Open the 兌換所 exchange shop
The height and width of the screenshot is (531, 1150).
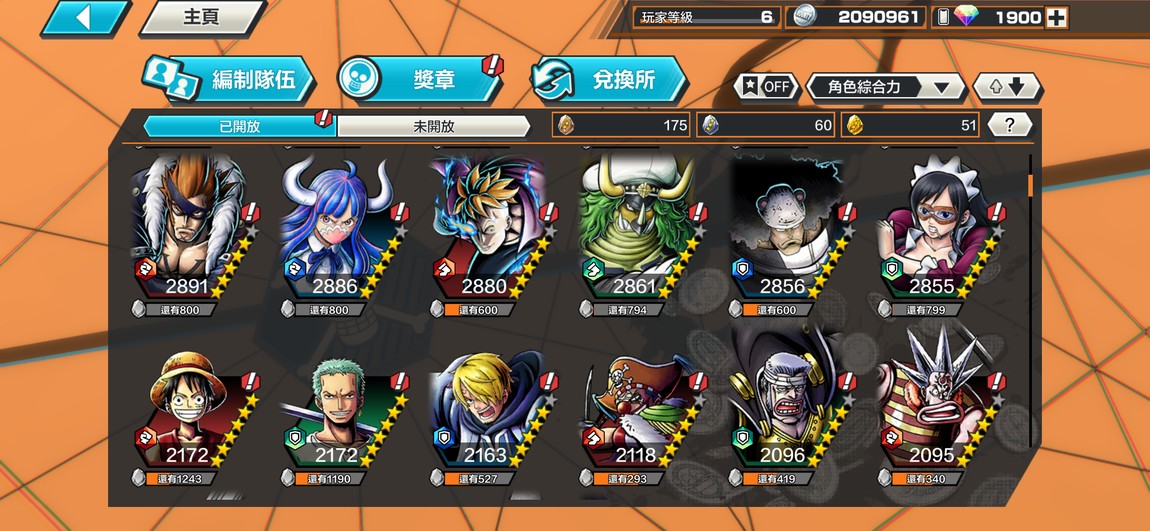pos(608,80)
